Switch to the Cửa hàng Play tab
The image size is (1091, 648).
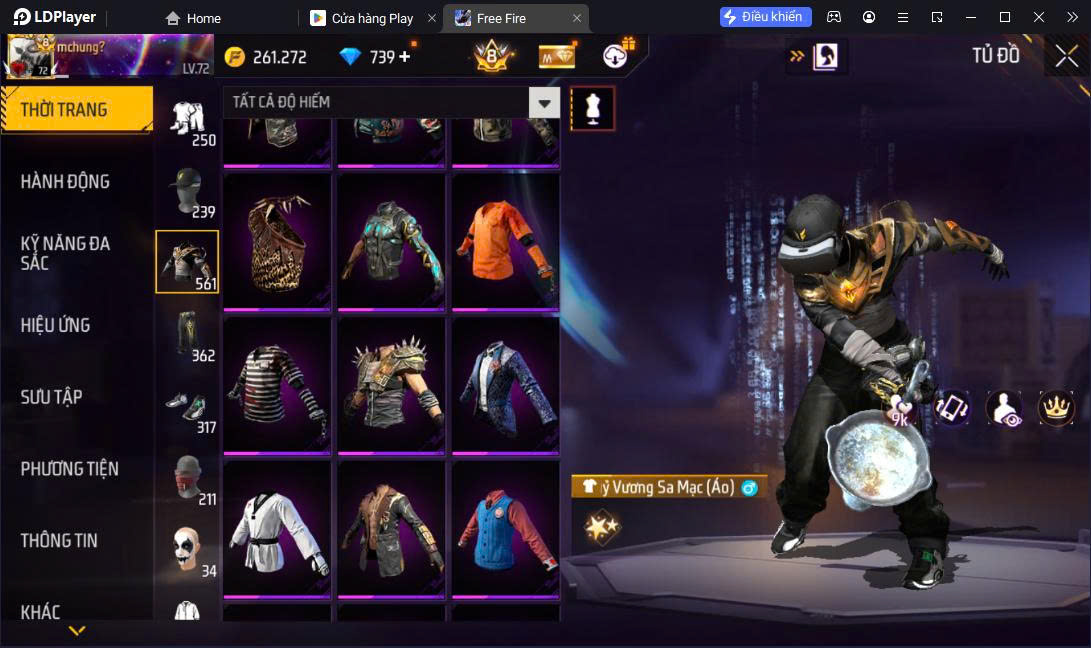pyautogui.click(x=371, y=18)
